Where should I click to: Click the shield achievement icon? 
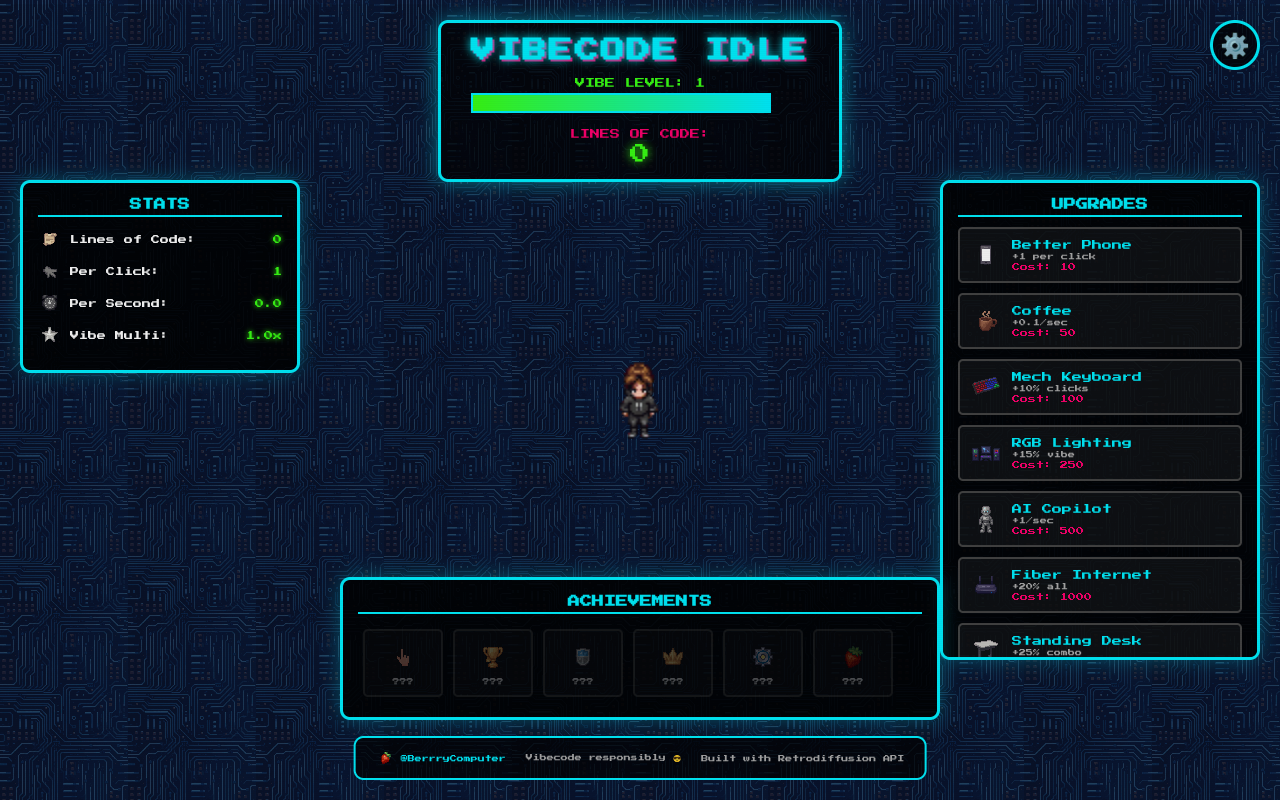[x=582, y=656]
